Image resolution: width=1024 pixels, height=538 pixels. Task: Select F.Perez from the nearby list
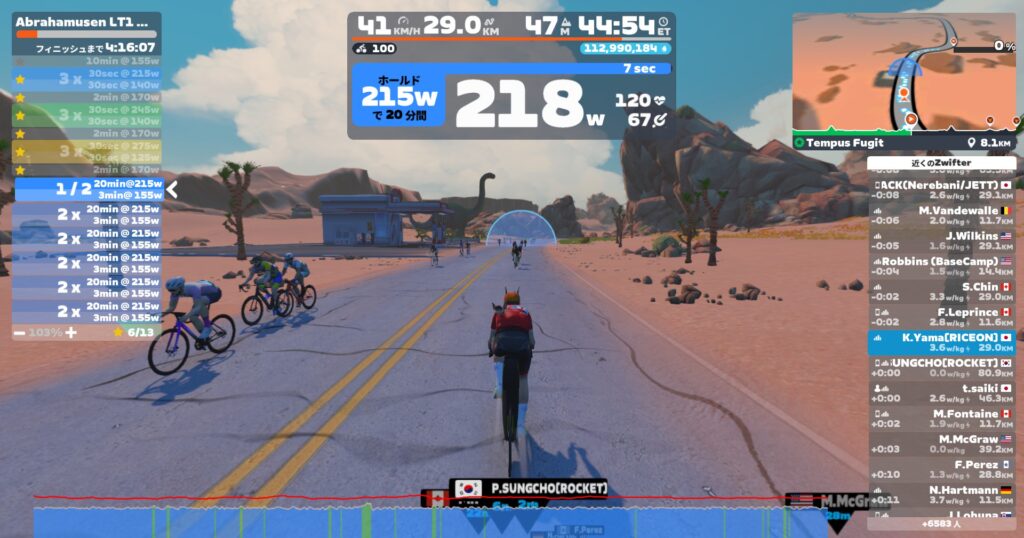(x=941, y=470)
